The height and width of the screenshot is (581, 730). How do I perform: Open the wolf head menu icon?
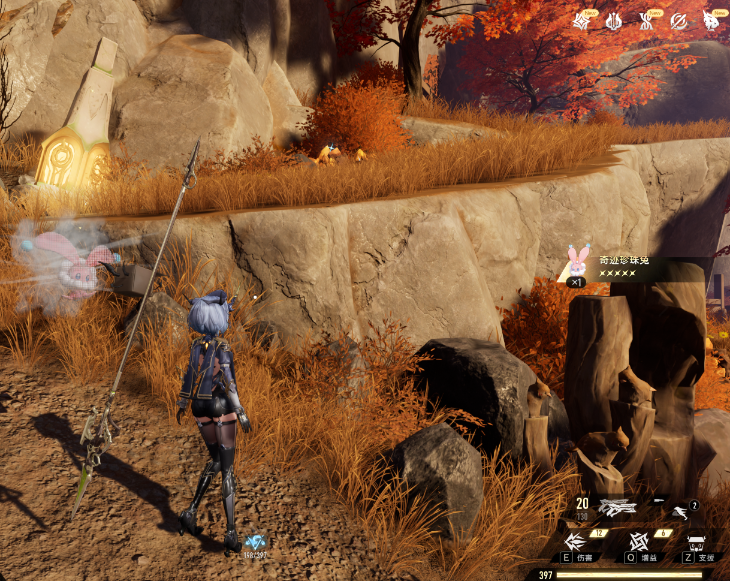click(x=711, y=20)
